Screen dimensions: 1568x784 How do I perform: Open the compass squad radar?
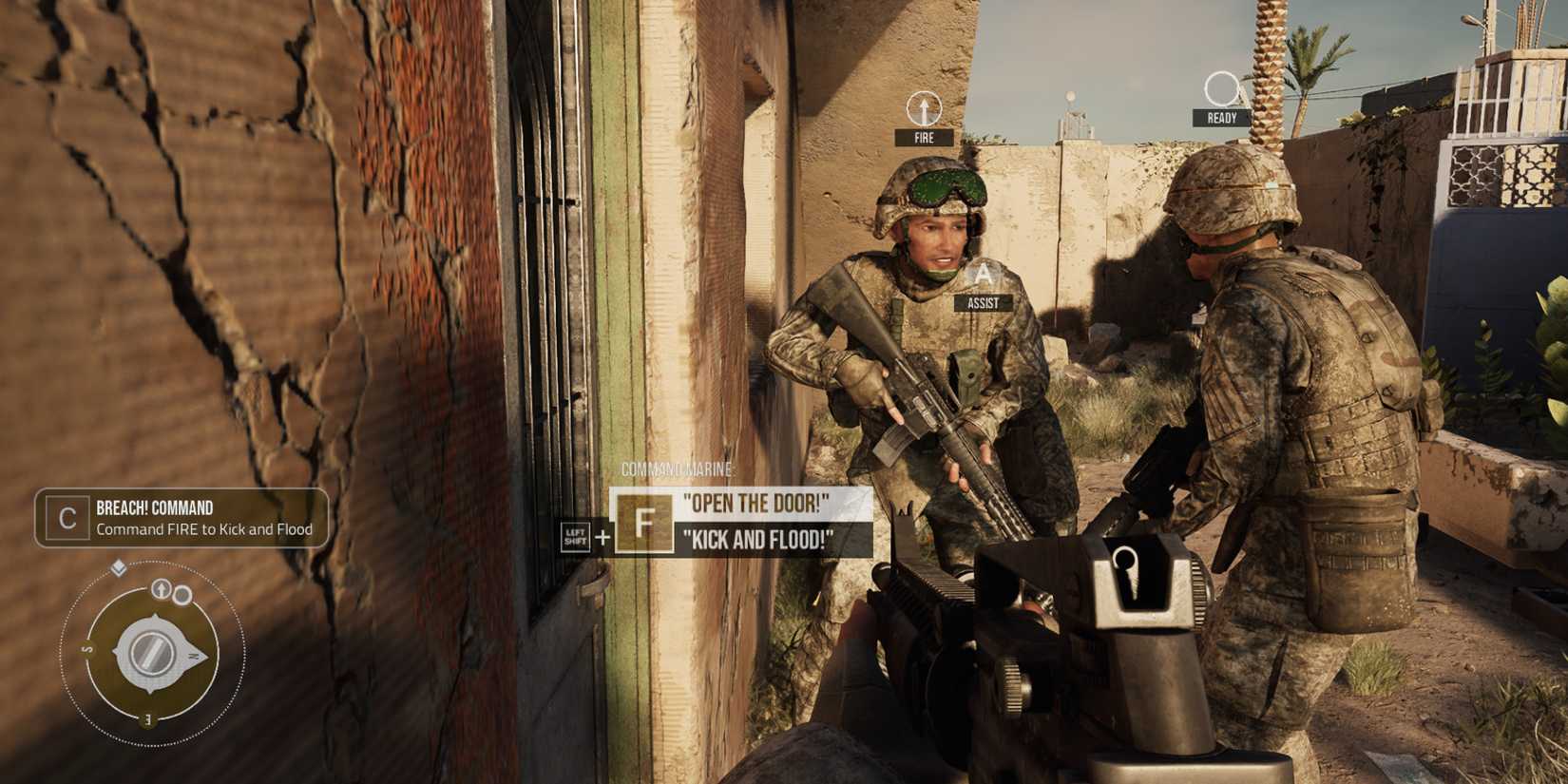(x=150, y=653)
